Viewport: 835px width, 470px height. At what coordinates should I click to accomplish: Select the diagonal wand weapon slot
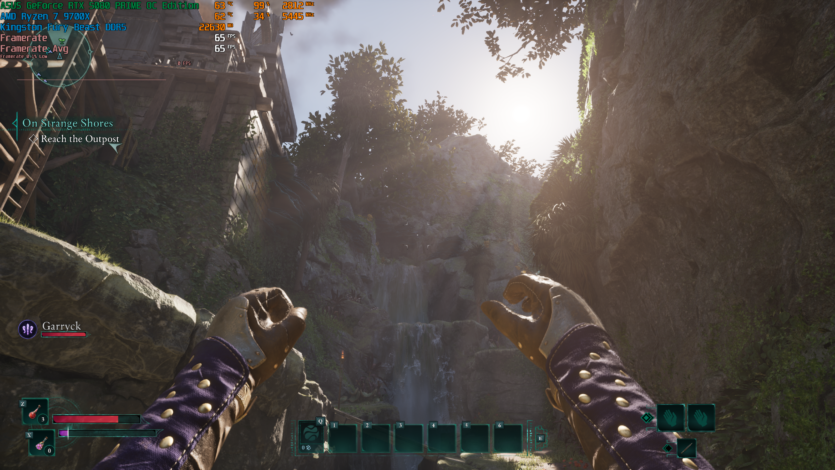point(686,447)
